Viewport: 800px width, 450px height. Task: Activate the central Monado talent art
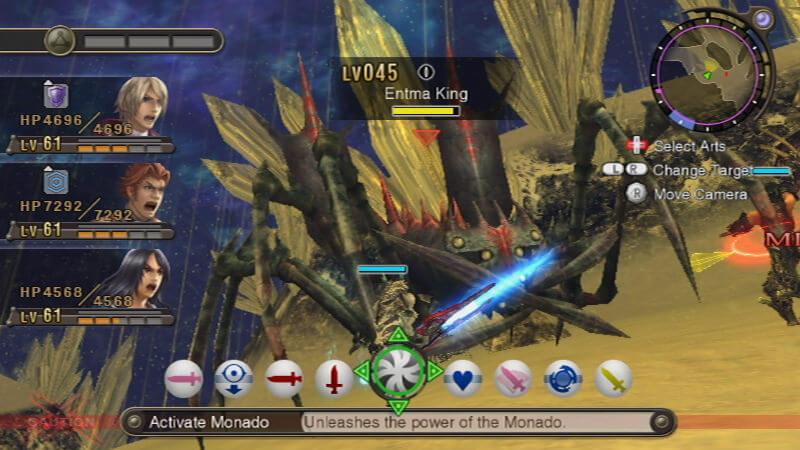click(x=398, y=371)
